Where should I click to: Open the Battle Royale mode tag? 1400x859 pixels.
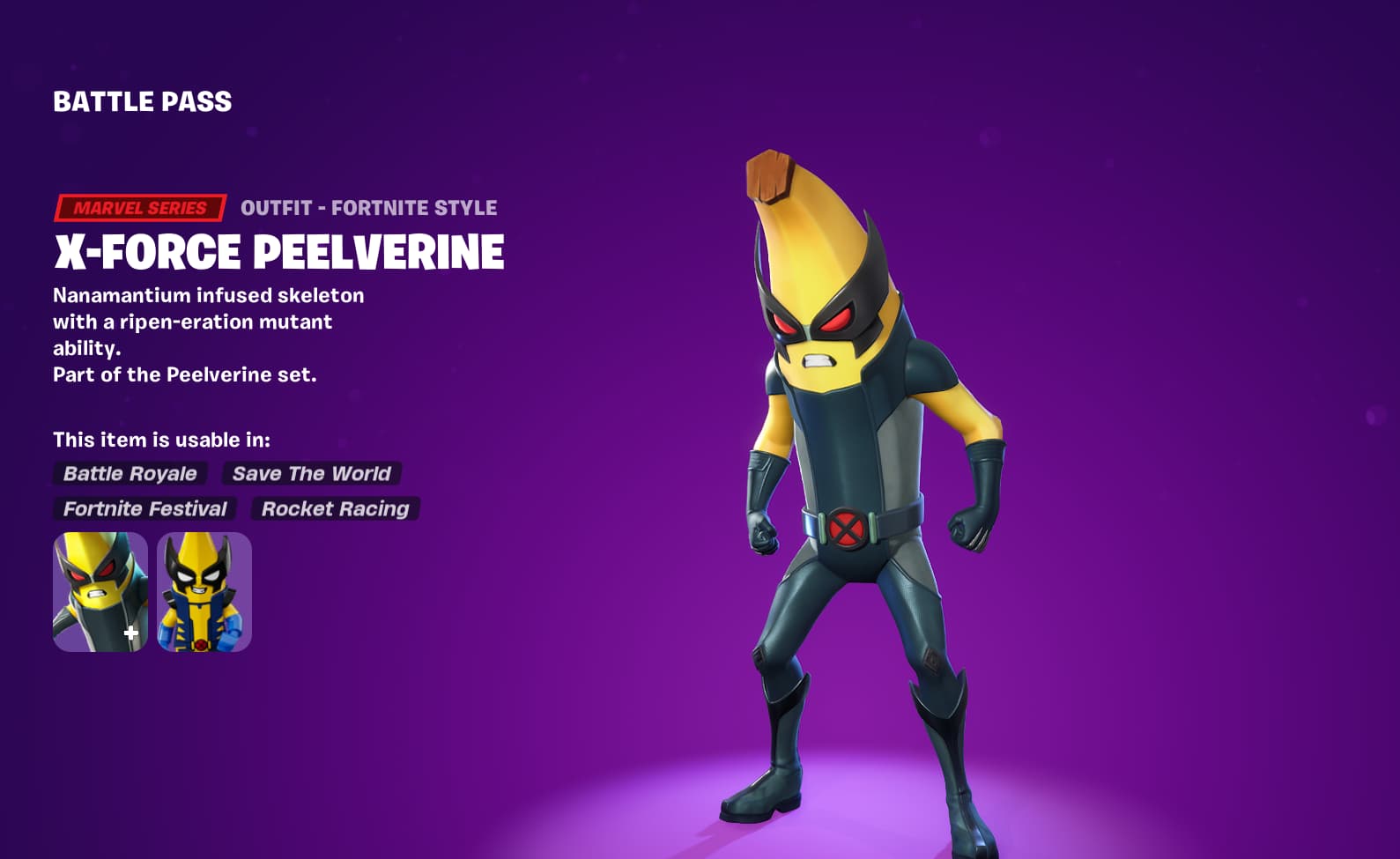point(129,474)
